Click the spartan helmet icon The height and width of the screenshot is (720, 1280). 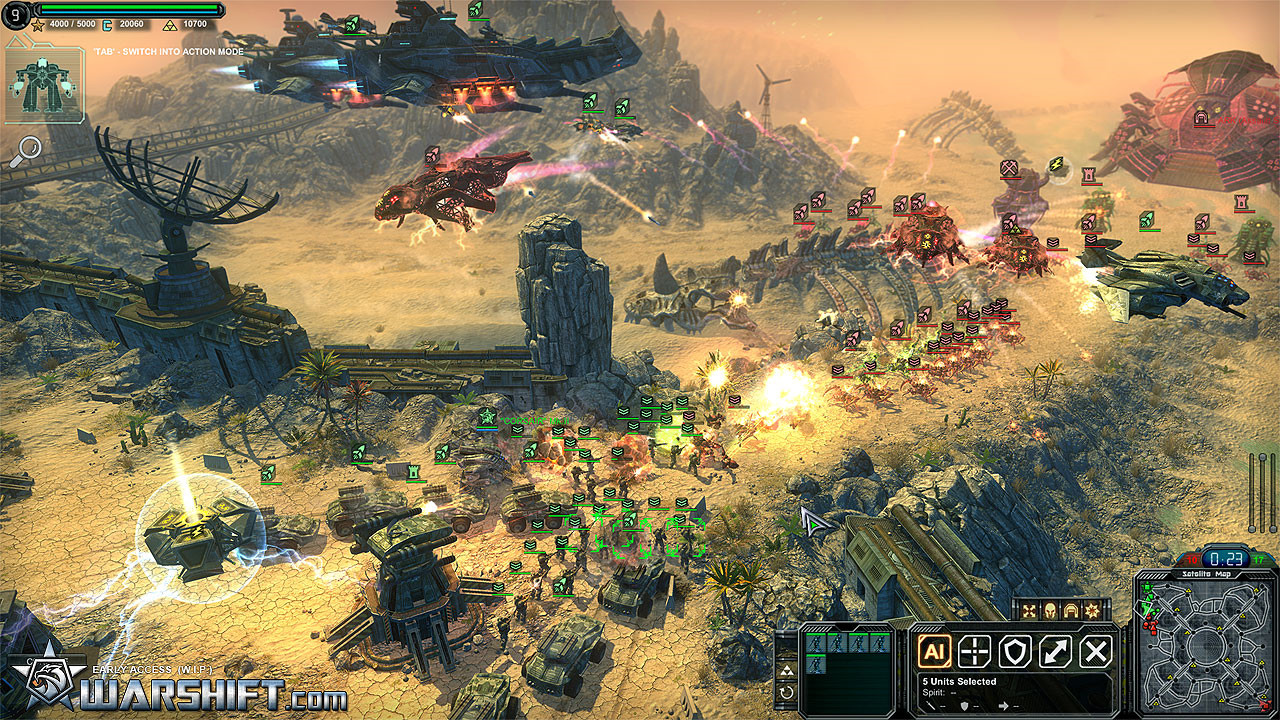tap(1049, 609)
